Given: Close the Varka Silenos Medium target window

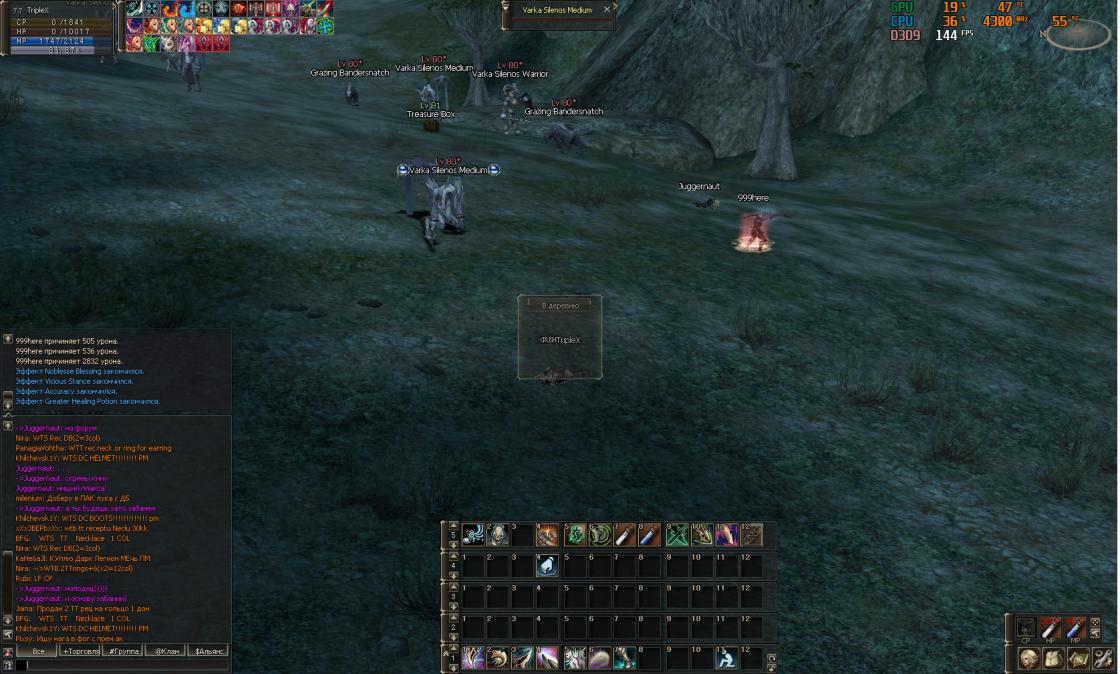Looking at the screenshot, I should (x=606, y=9).
